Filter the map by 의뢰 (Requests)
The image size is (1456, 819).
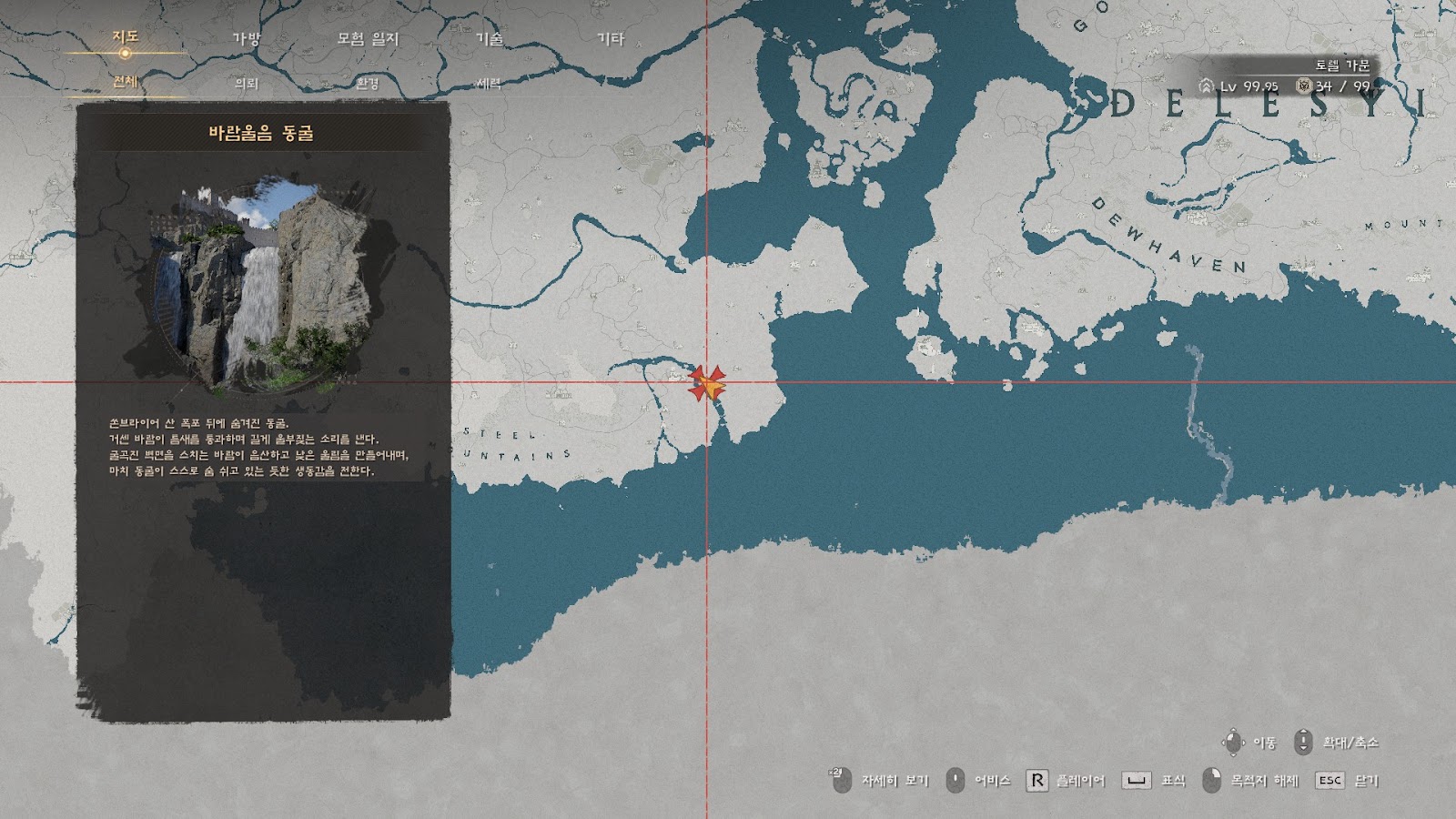point(247,84)
